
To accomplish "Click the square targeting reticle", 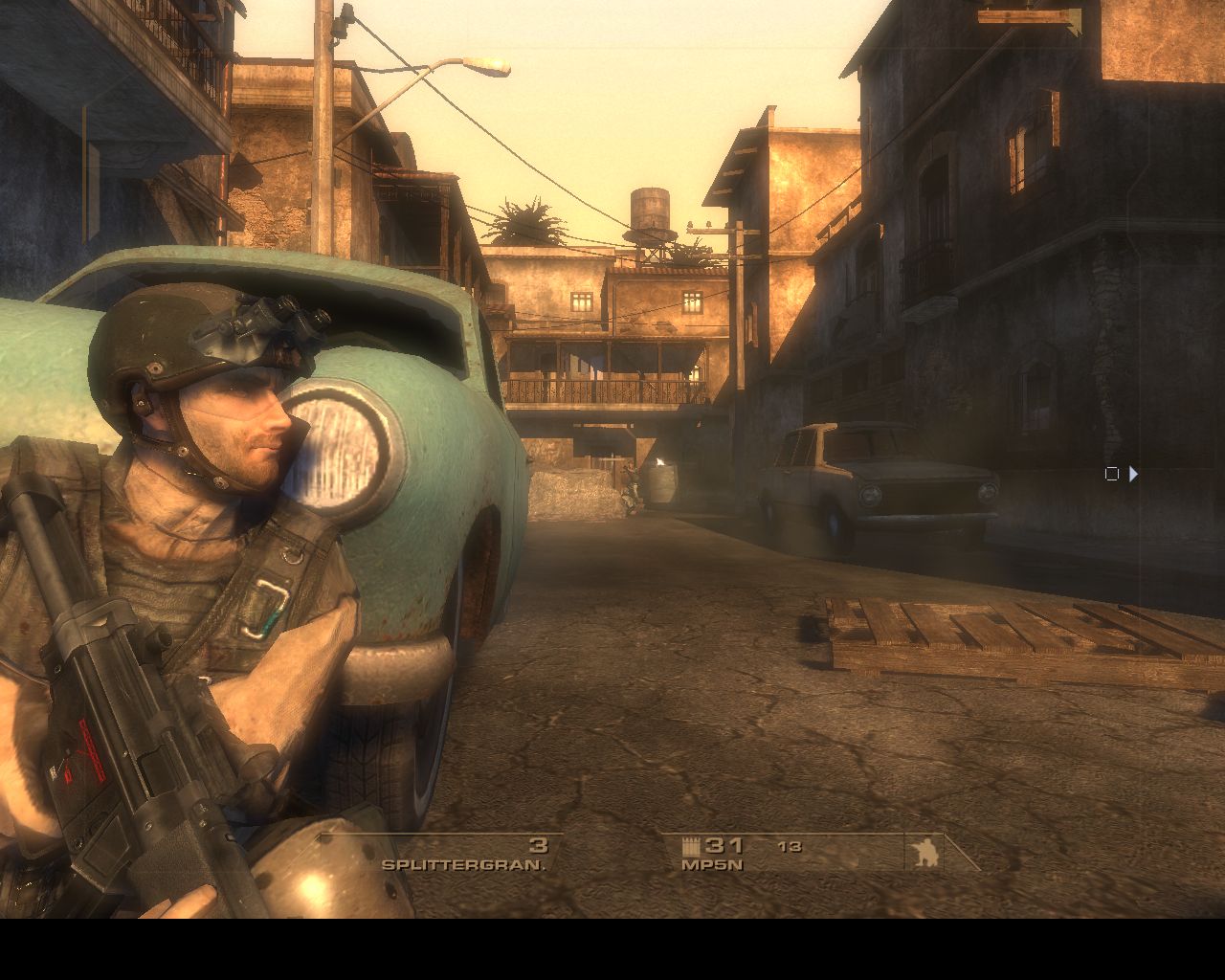I will tap(1111, 473).
